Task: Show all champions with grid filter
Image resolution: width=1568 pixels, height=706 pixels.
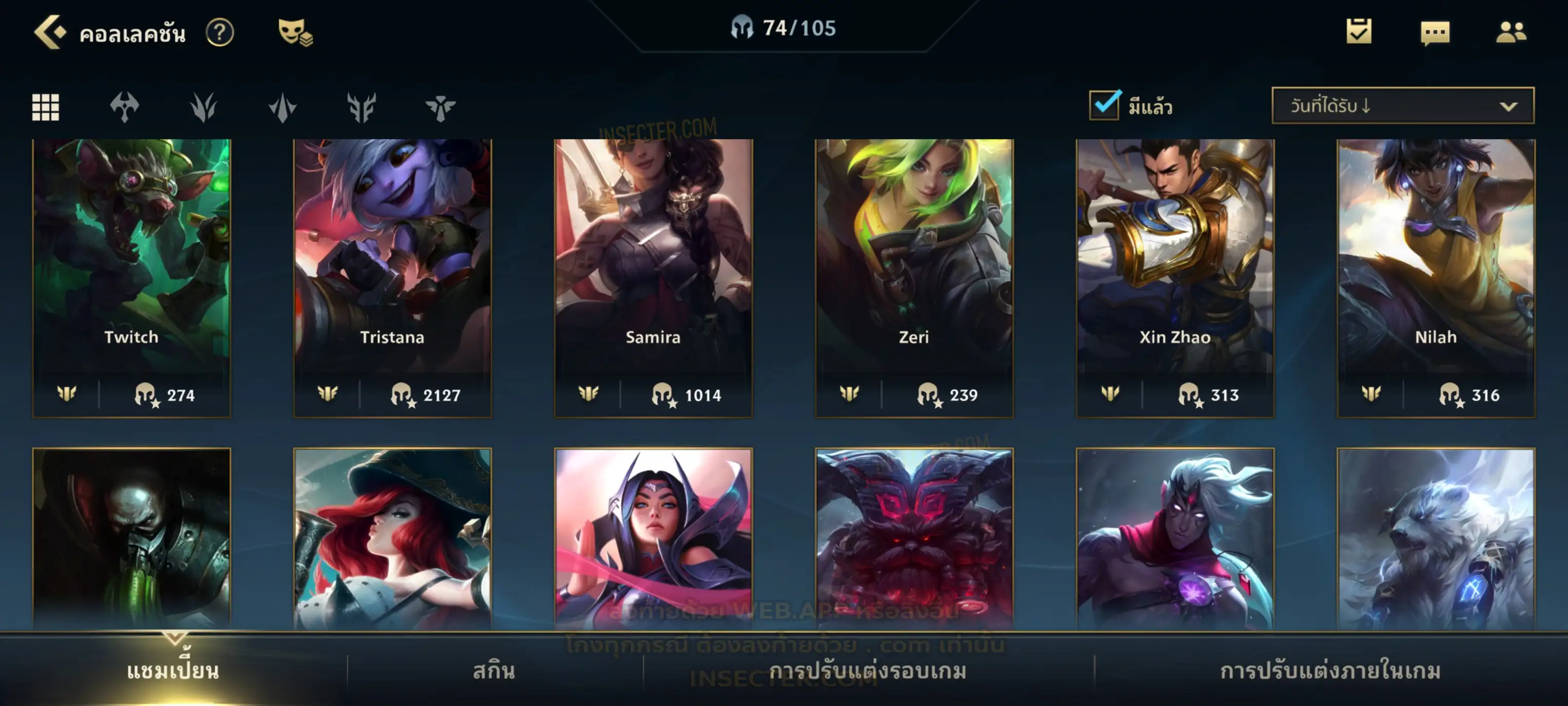Action: (46, 107)
